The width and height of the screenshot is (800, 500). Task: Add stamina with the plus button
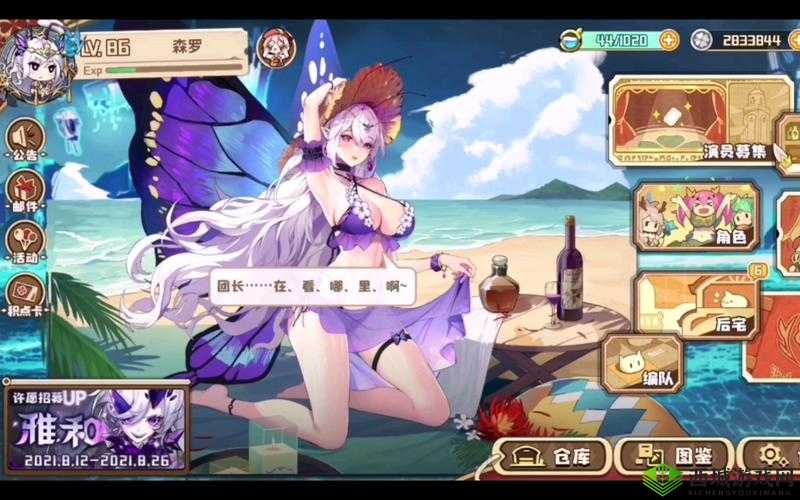tap(668, 40)
